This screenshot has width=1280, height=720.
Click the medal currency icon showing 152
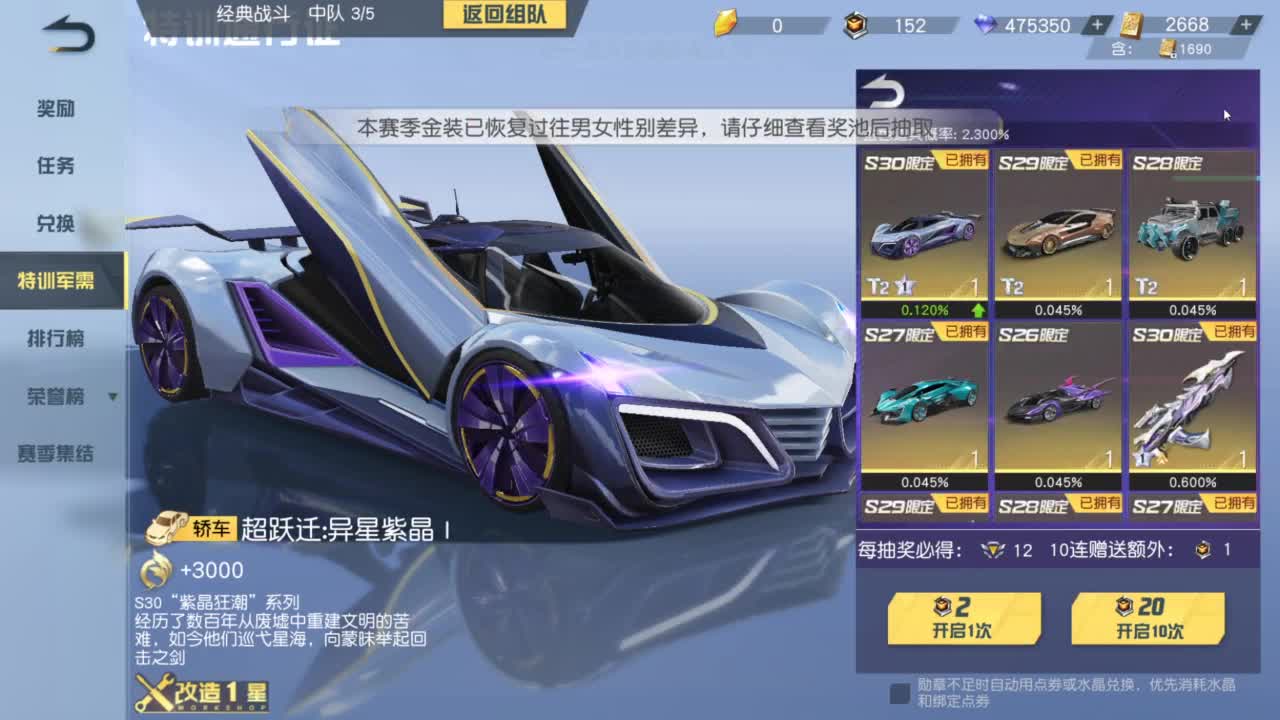(x=856, y=25)
